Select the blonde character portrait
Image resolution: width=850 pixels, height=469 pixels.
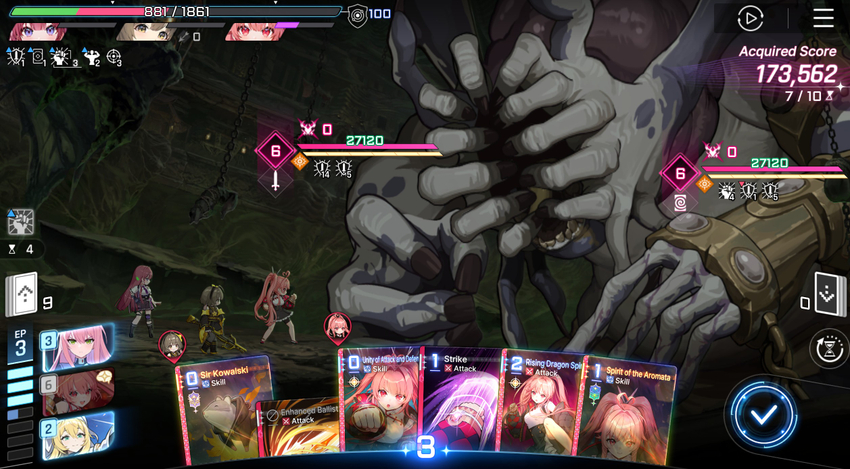click(78, 432)
